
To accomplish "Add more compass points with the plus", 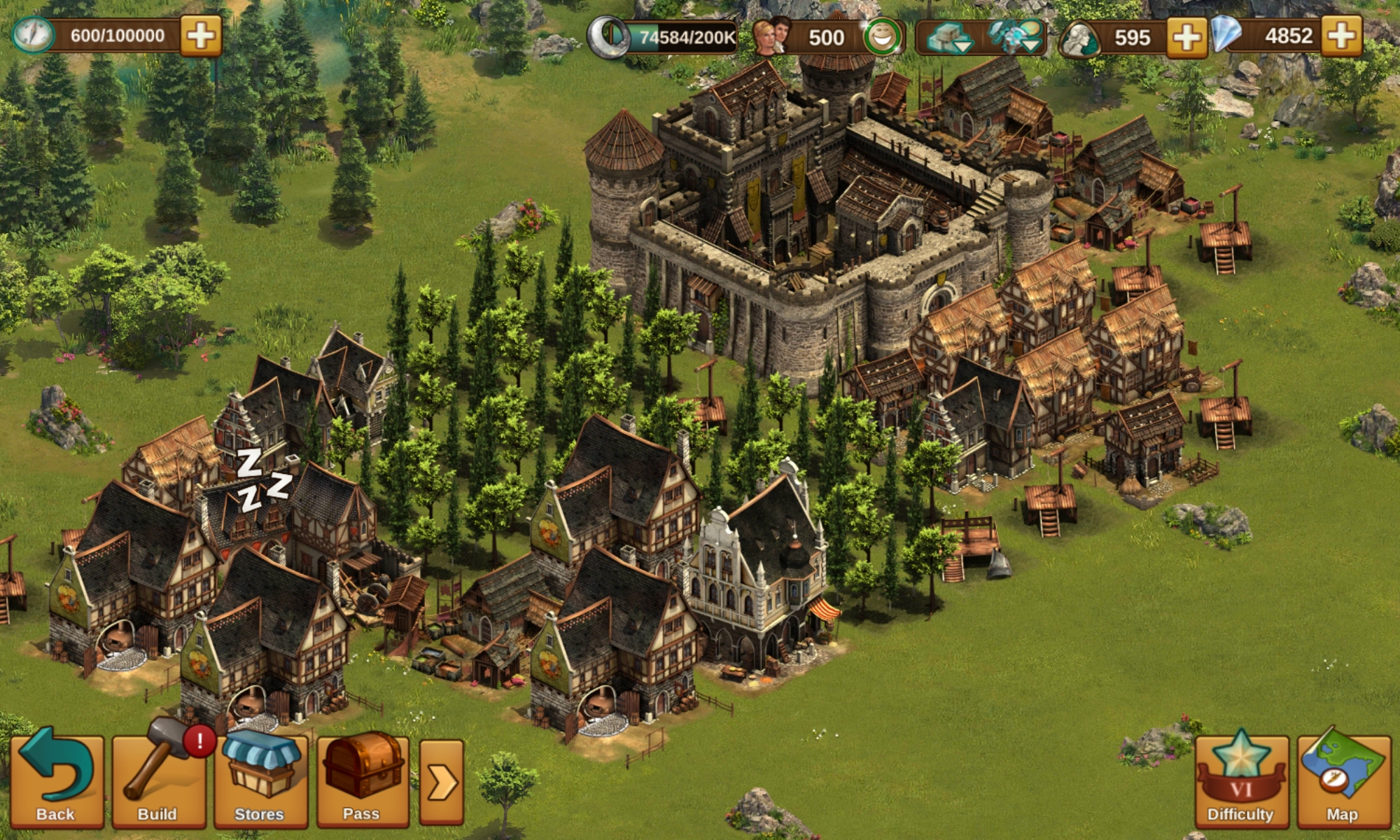I will tap(201, 36).
